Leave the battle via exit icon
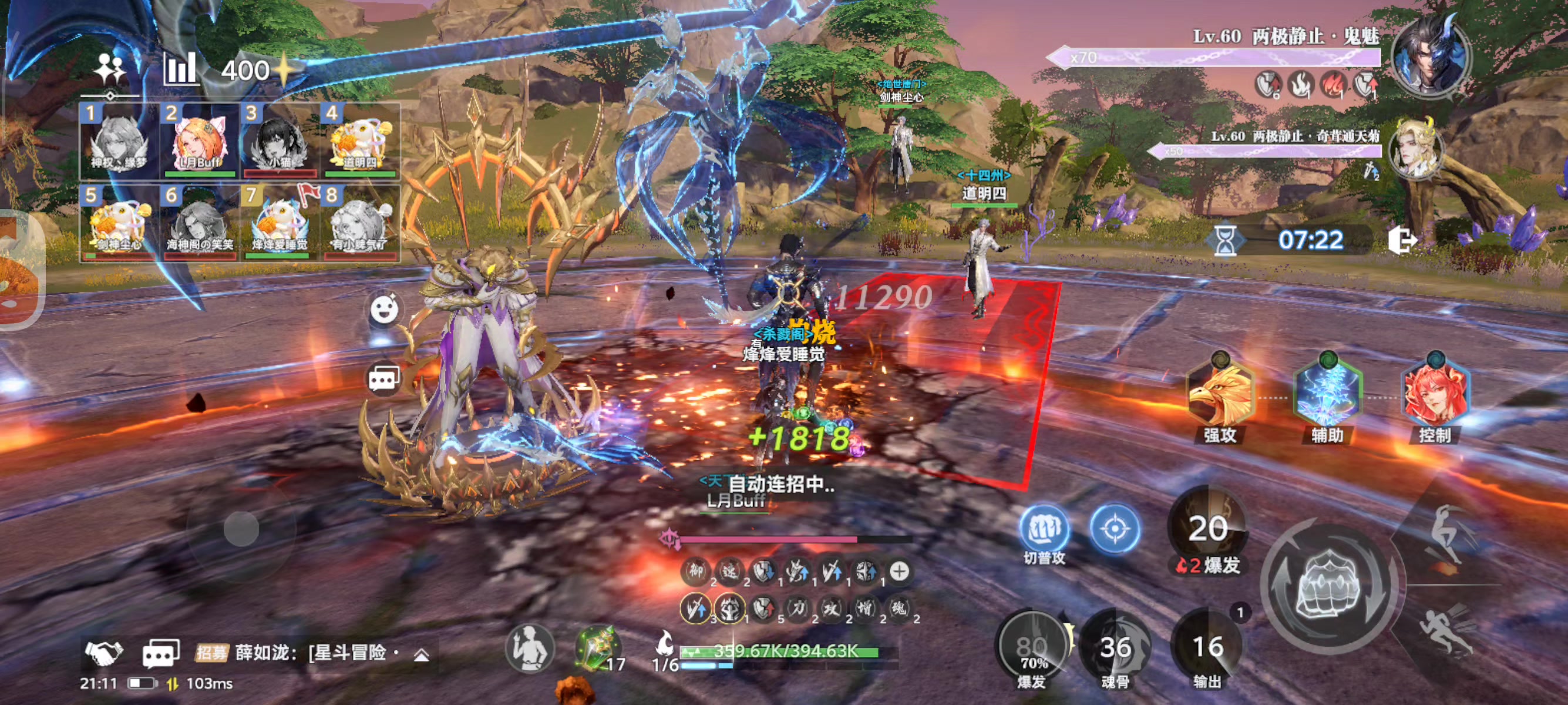Viewport: 1568px width, 705px height. coord(1402,240)
